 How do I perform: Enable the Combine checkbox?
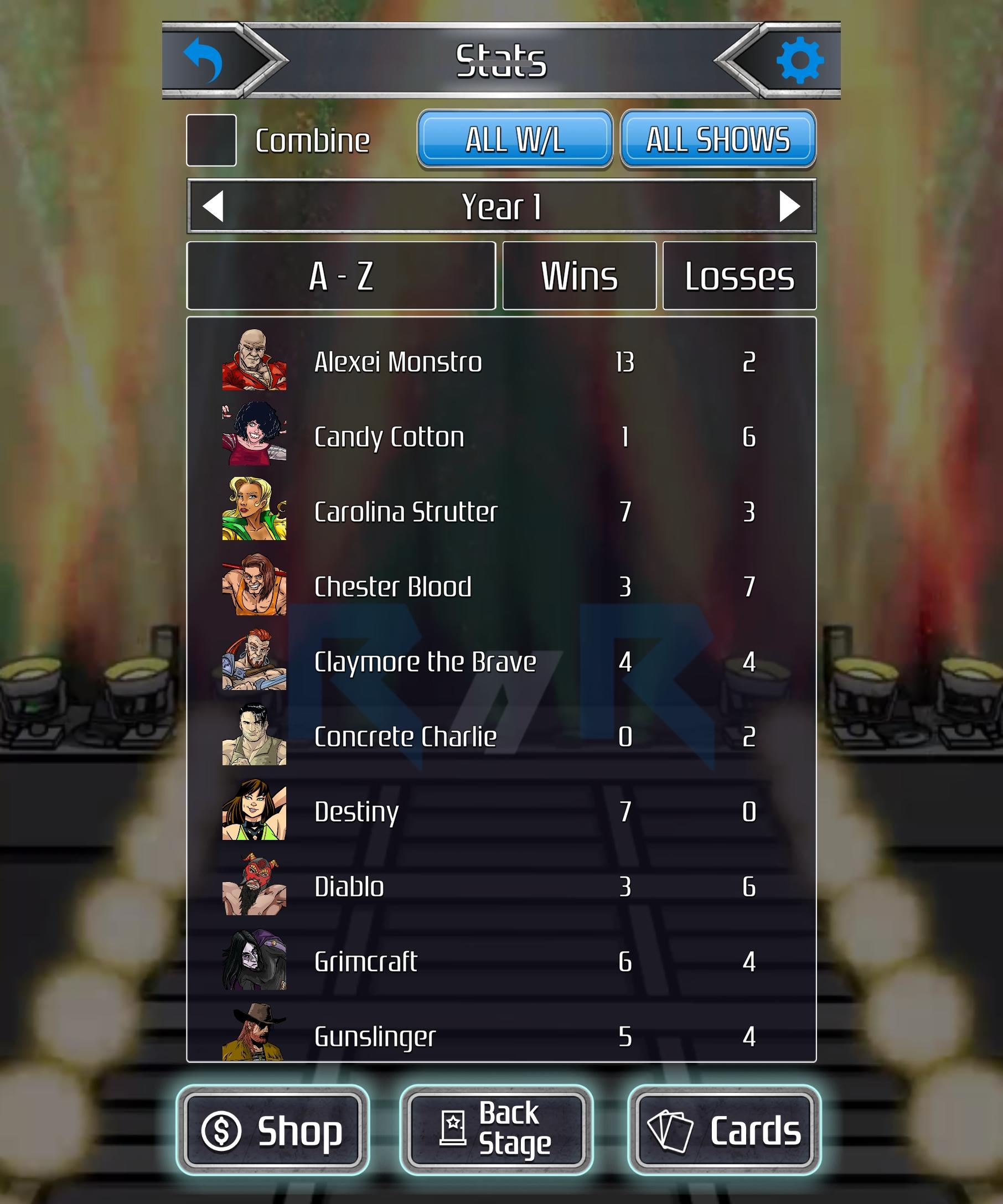click(211, 140)
